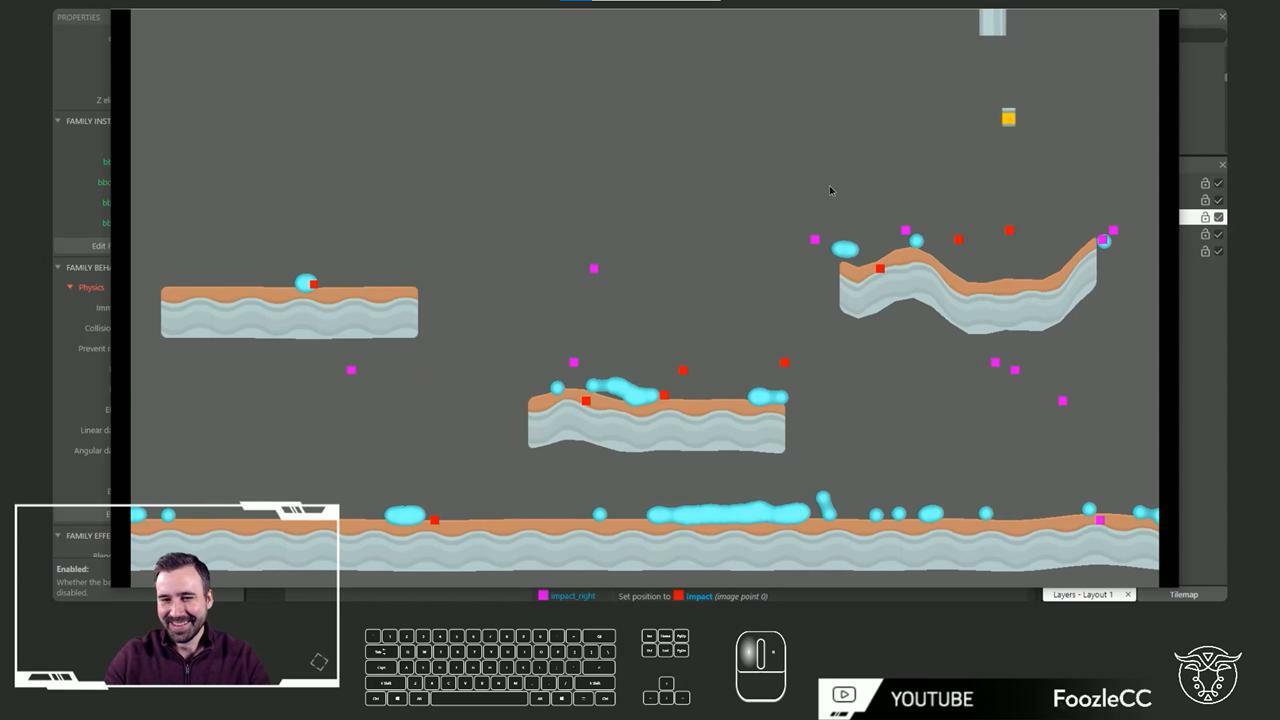Collapse the Family Instances section
Screen dimensions: 1280x720
pyautogui.click(x=58, y=121)
